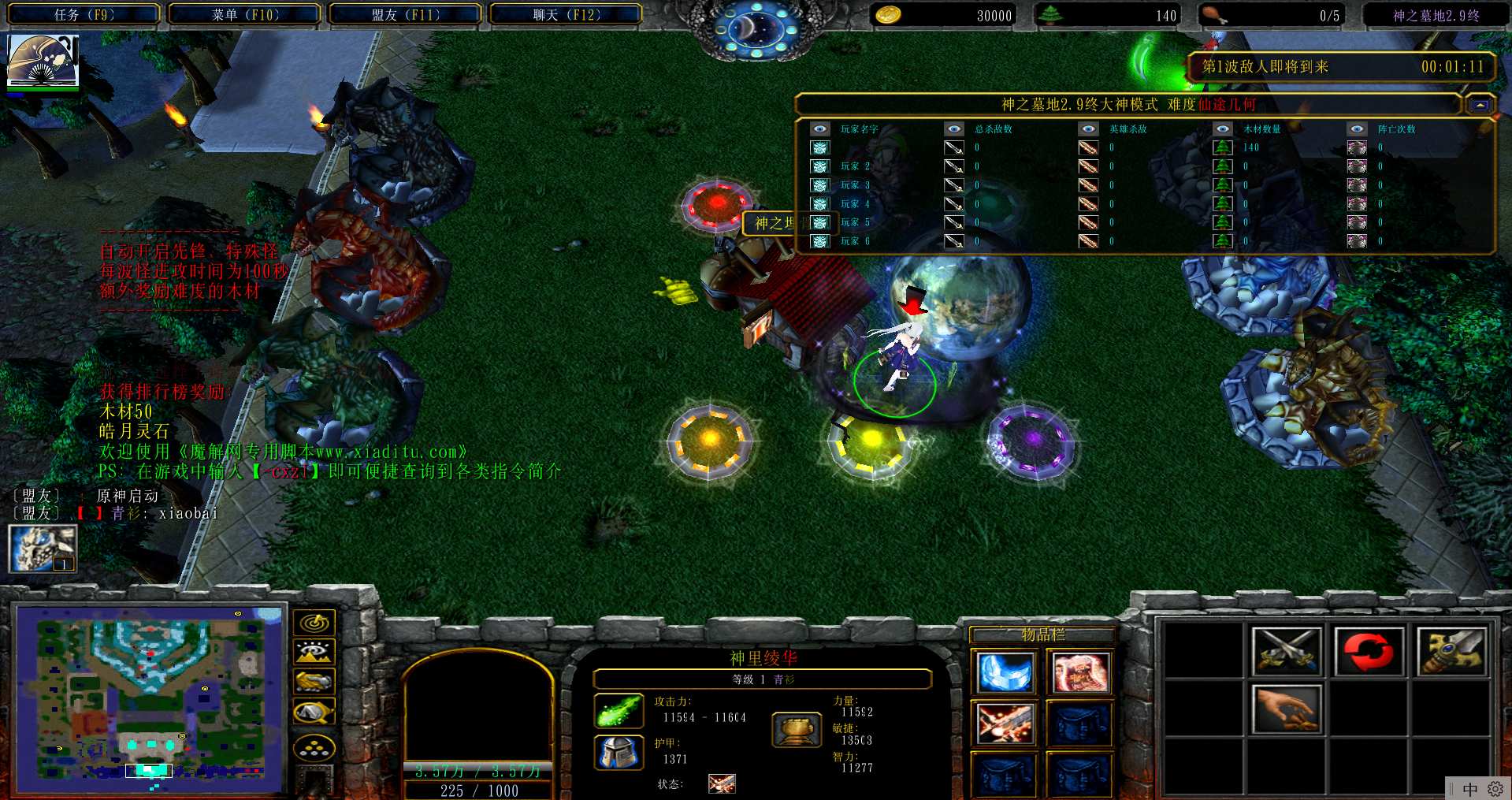Use the blue ice crystal inventory item
This screenshot has width=1512, height=800.
pos(1005,673)
